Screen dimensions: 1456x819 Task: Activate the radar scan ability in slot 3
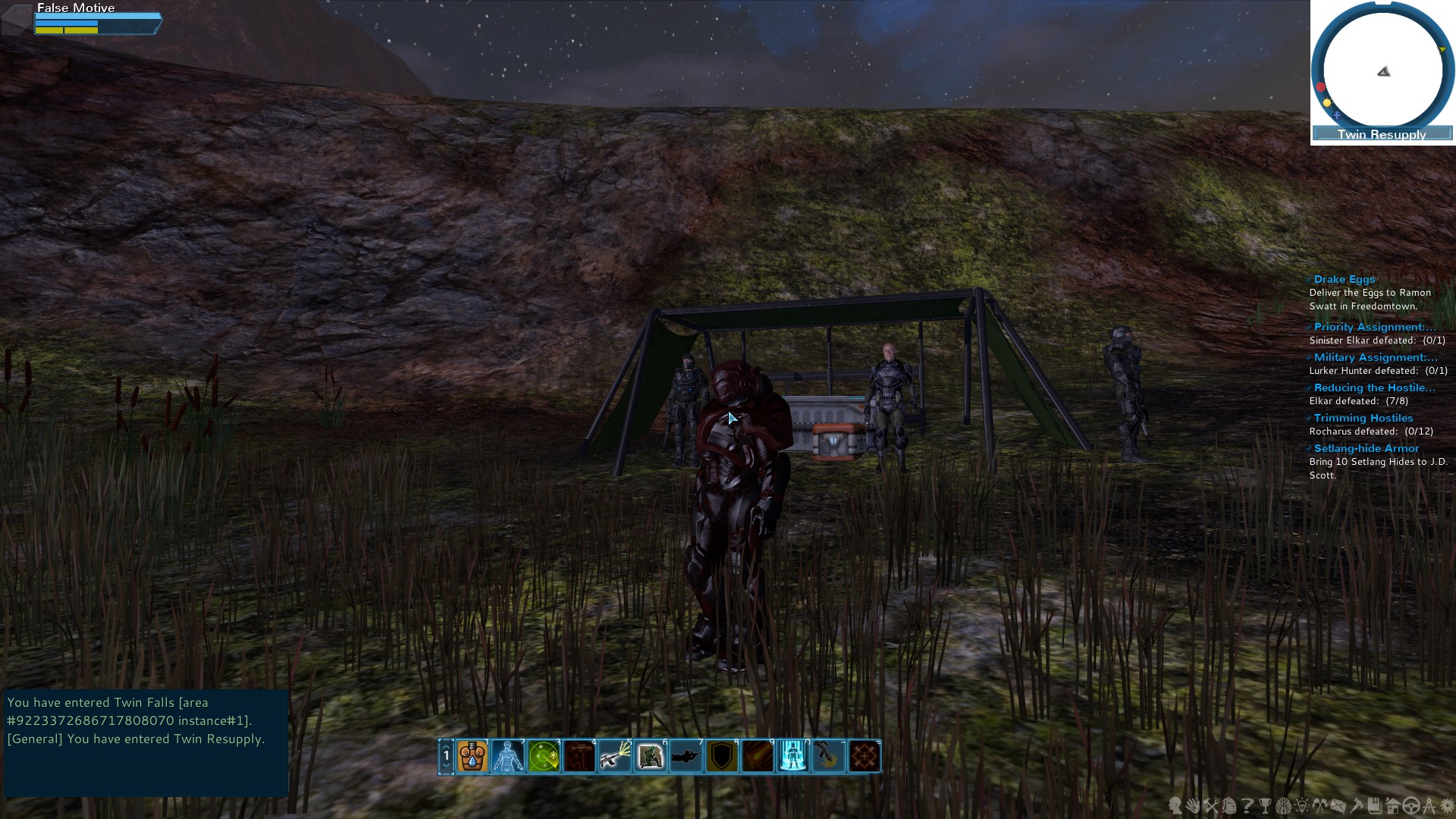tap(542, 756)
